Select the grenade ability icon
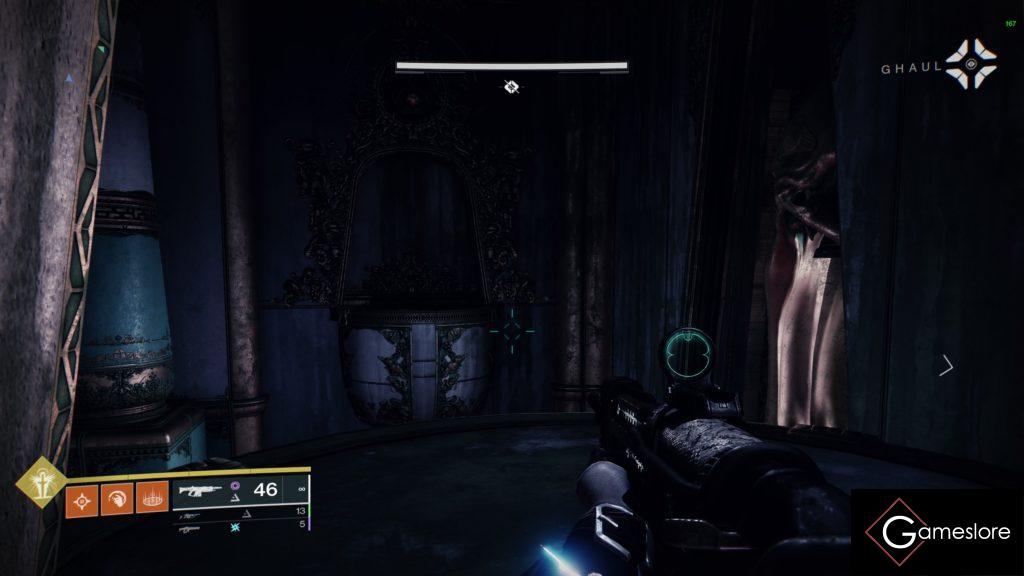Viewport: 1024px width, 576px height. click(x=82, y=498)
